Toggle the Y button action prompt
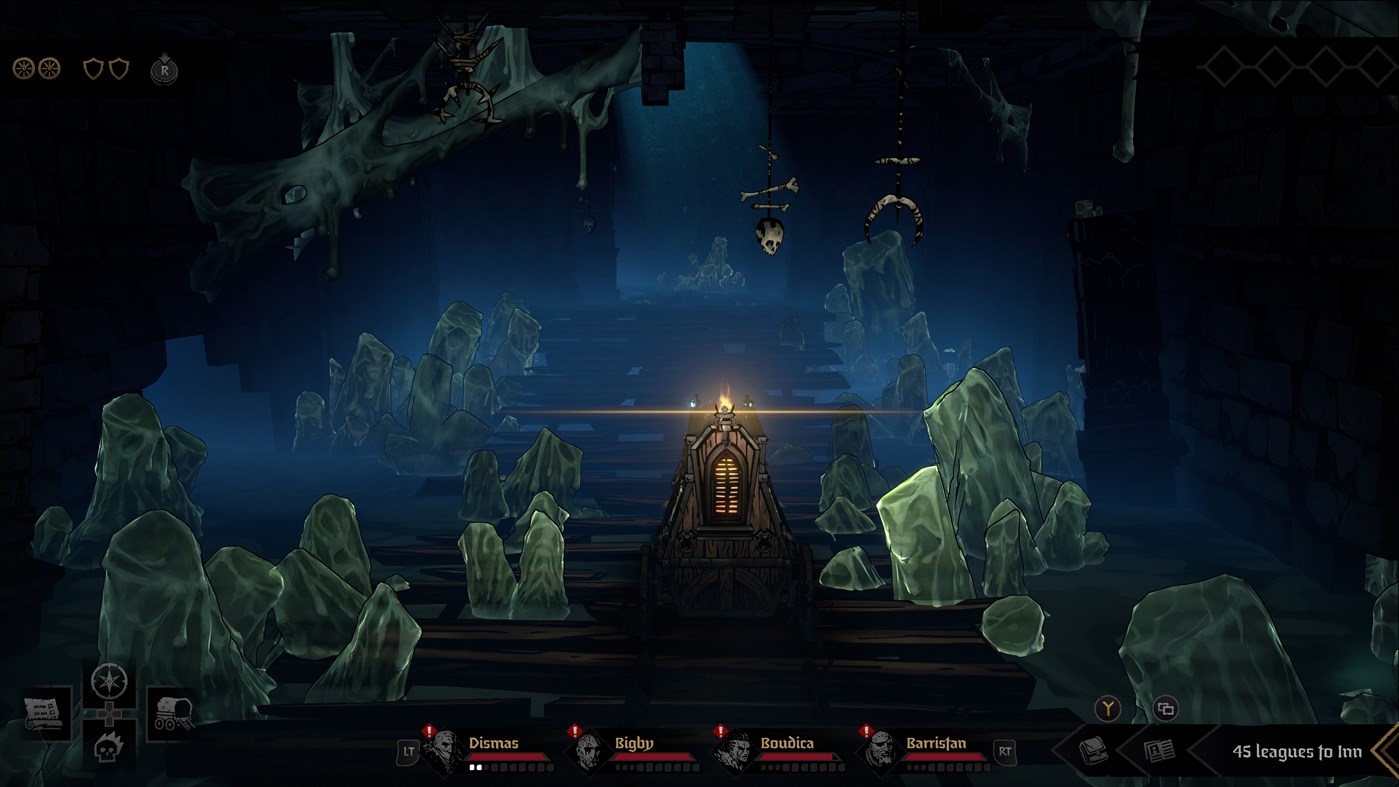Image resolution: width=1399 pixels, height=787 pixels. [x=1106, y=708]
